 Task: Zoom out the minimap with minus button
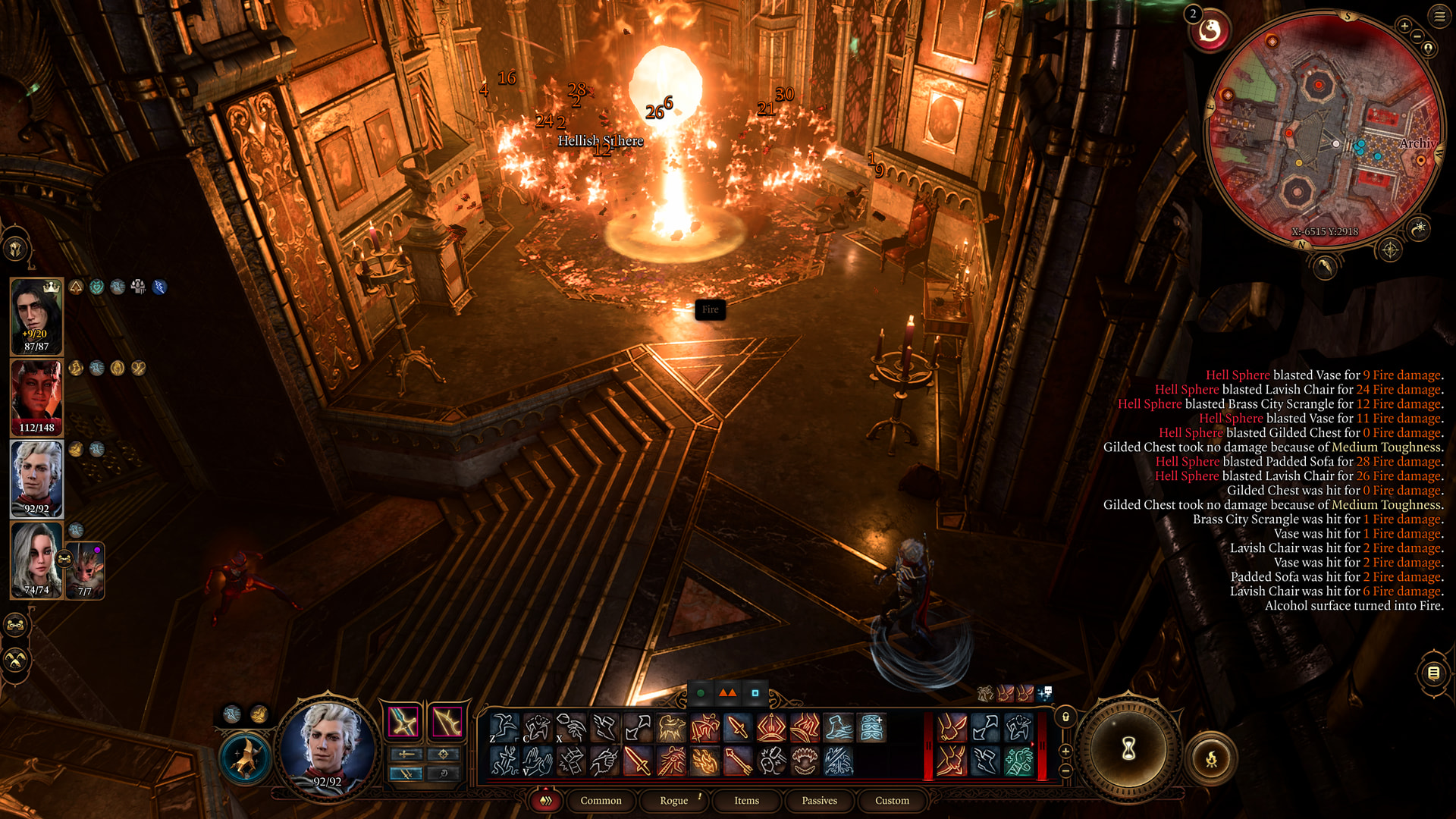coord(1417,36)
